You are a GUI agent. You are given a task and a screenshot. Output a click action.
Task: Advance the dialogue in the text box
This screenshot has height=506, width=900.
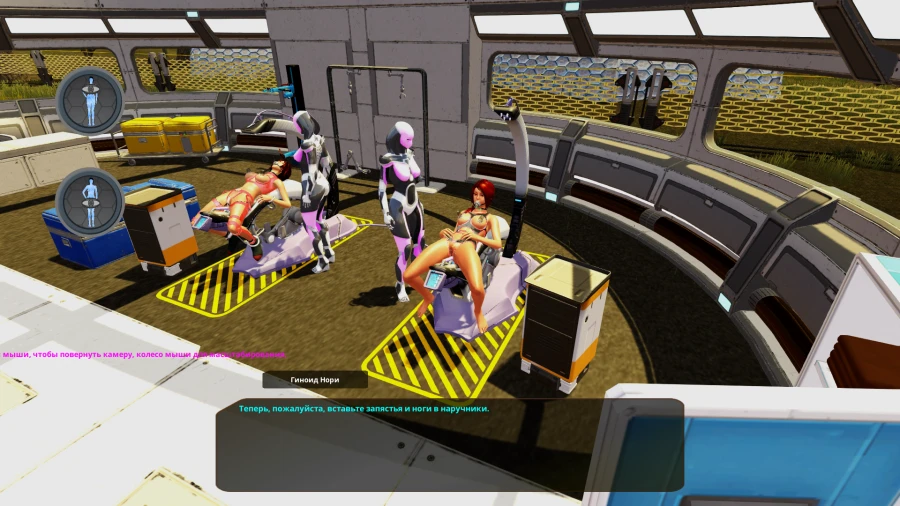pos(449,444)
